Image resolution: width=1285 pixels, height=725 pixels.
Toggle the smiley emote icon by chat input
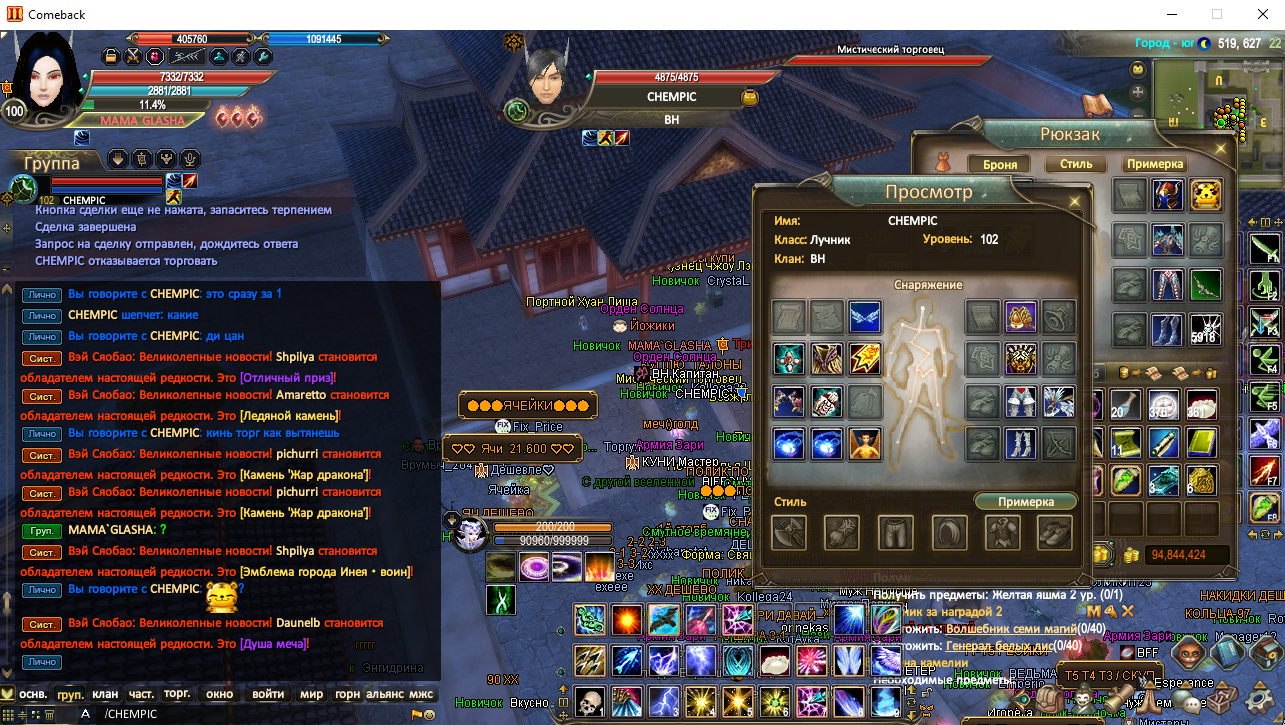431,714
